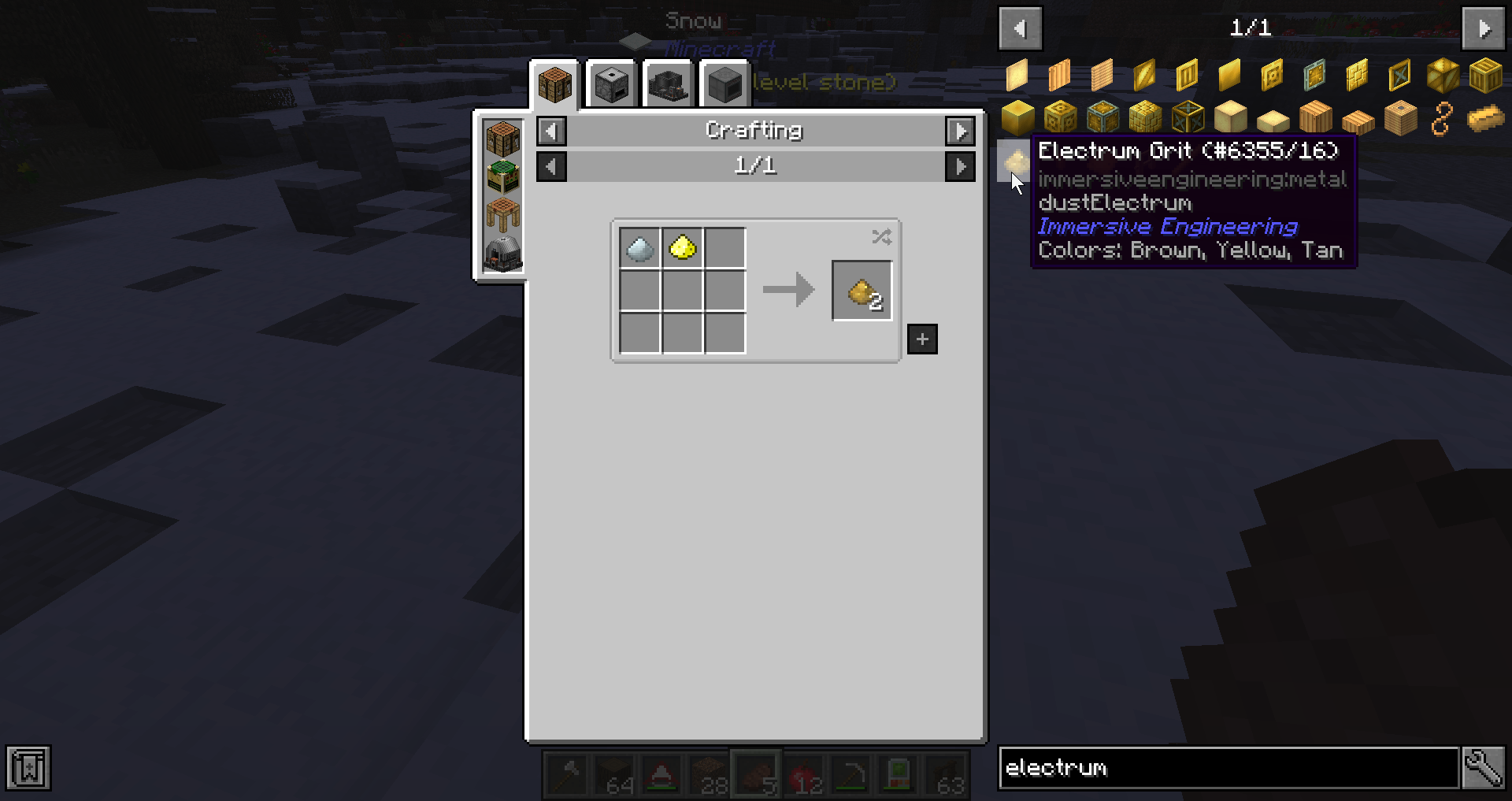Choose the wooden legged crafting station catalyst
Image resolution: width=1512 pixels, height=801 pixels.
503,214
